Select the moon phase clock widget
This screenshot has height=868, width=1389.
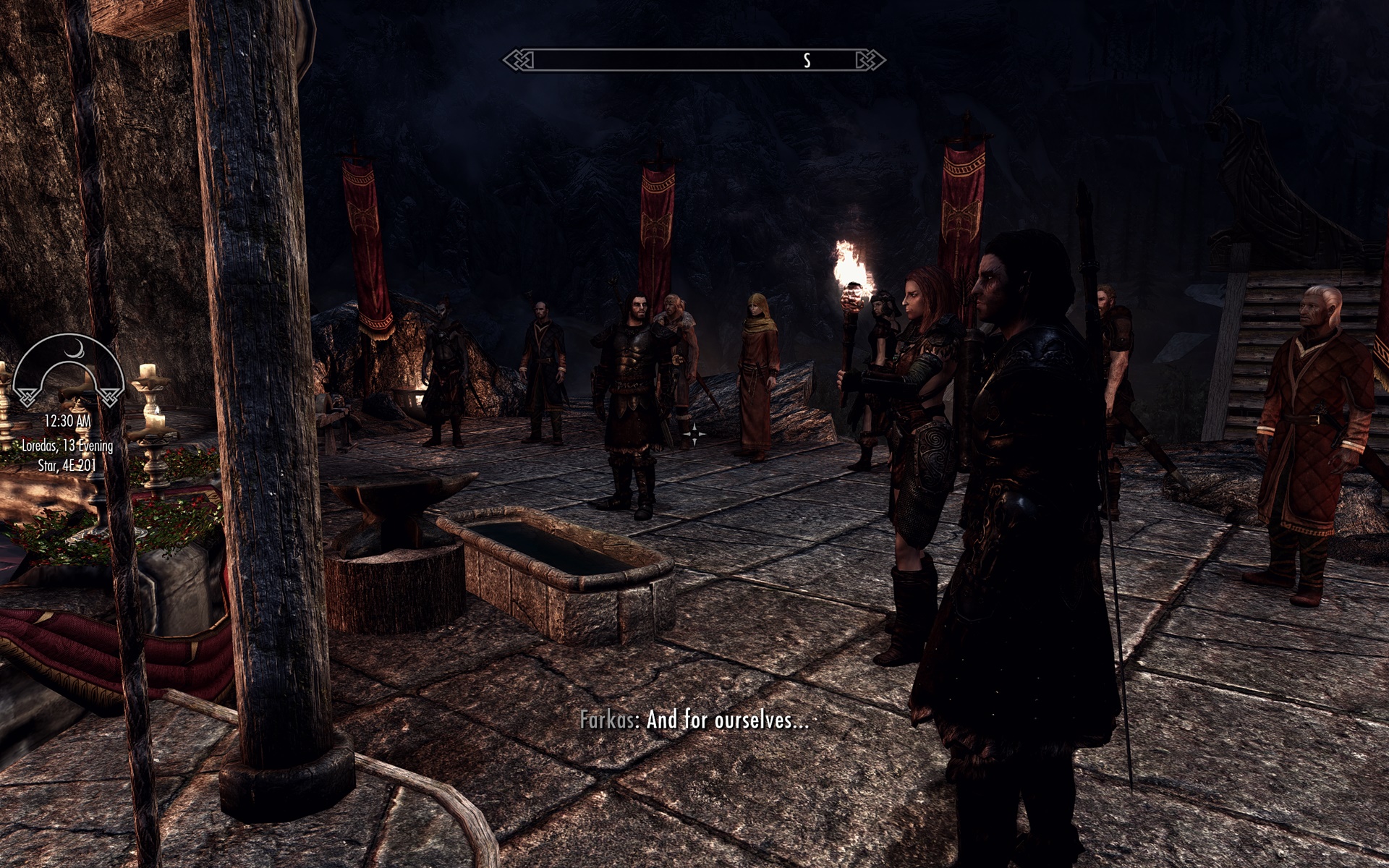[69, 369]
